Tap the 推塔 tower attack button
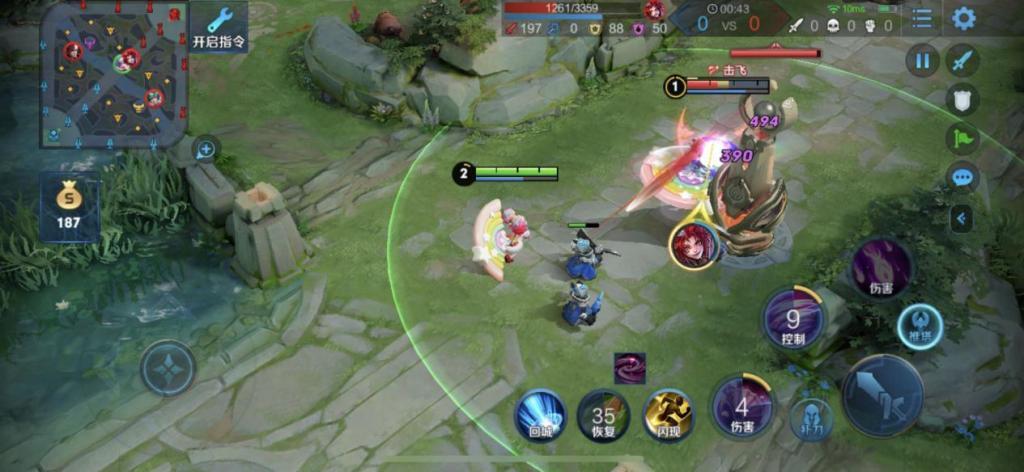 click(919, 325)
